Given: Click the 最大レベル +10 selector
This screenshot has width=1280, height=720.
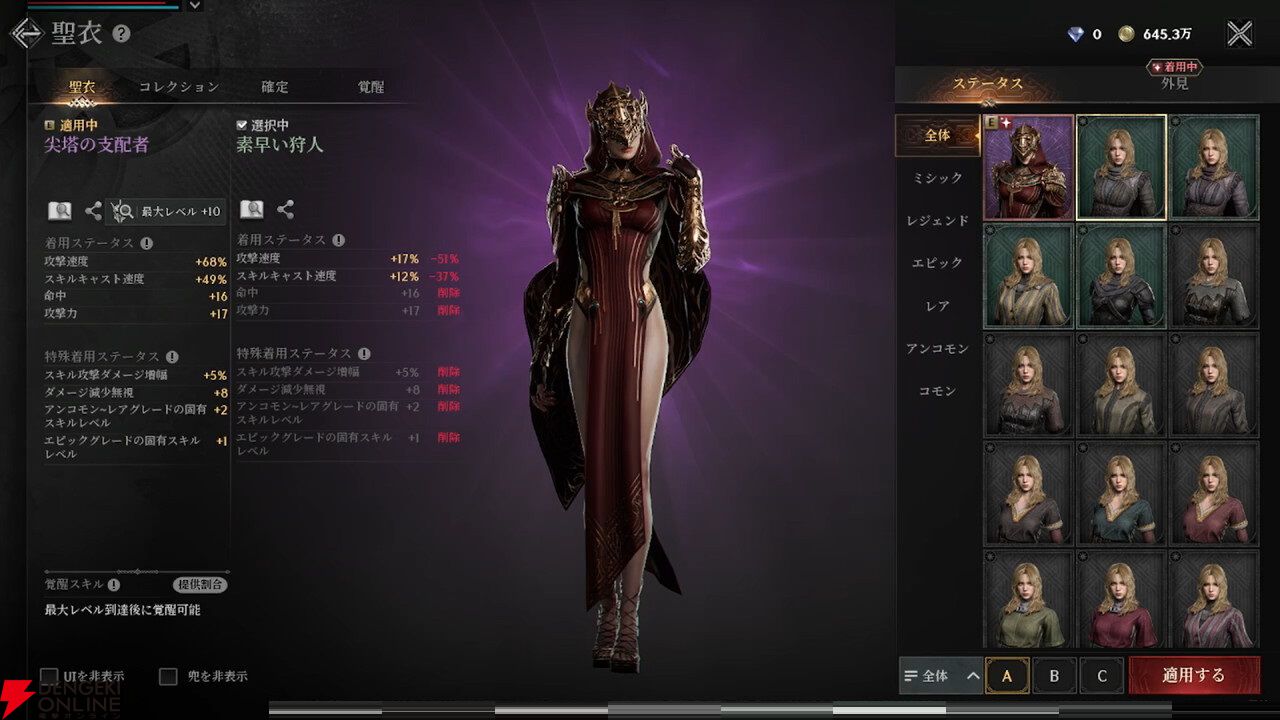Looking at the screenshot, I should pos(165,211).
